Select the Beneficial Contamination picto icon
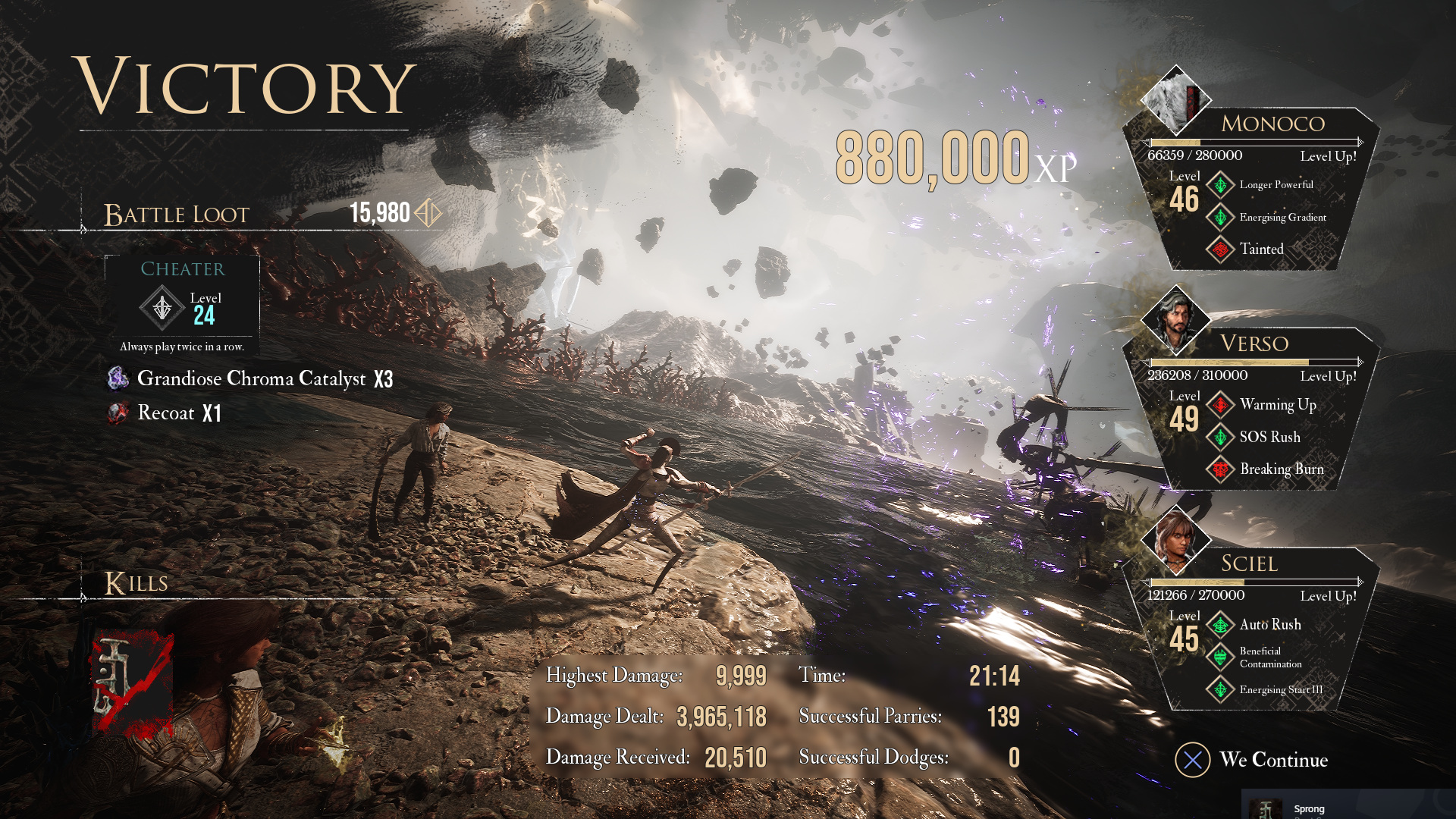Image resolution: width=1456 pixels, height=819 pixels. pos(1220,657)
